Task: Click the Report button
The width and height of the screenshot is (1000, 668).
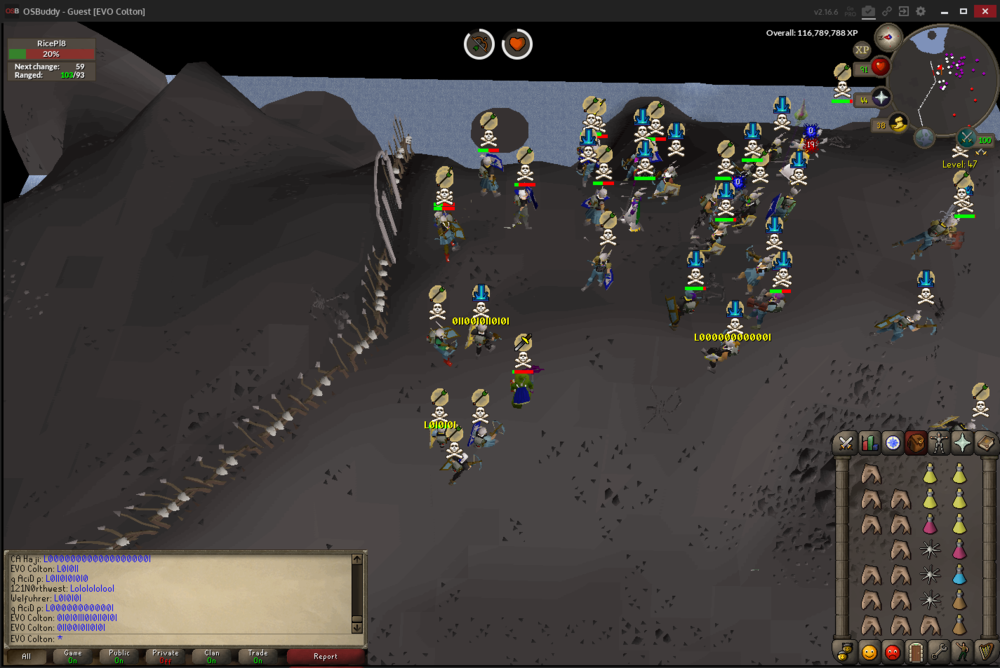Action: 325,657
